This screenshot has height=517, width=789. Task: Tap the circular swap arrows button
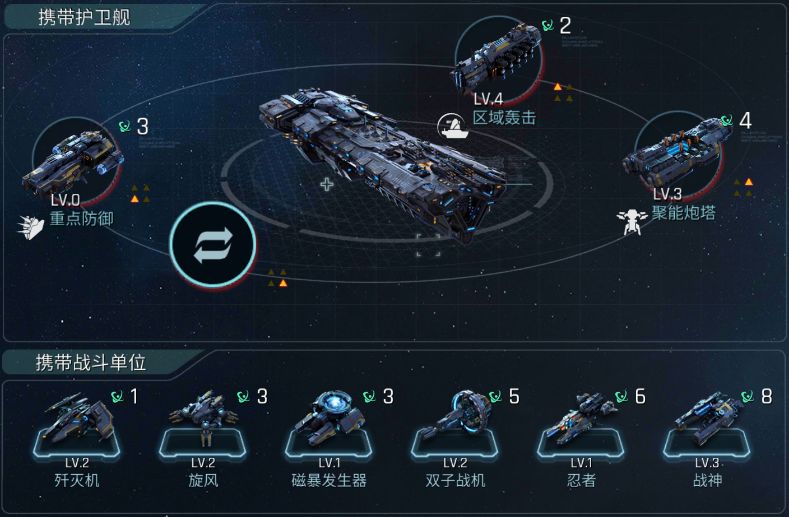(x=212, y=245)
